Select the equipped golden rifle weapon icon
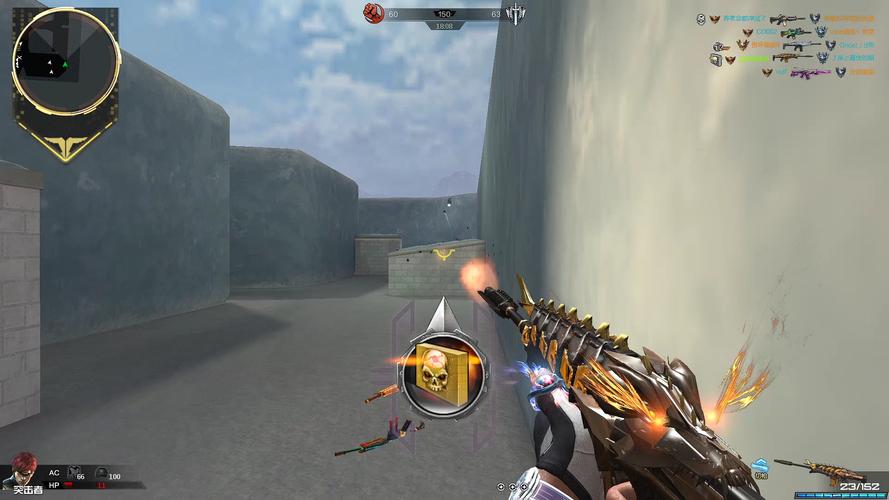This screenshot has width=889, height=500. [x=812, y=469]
